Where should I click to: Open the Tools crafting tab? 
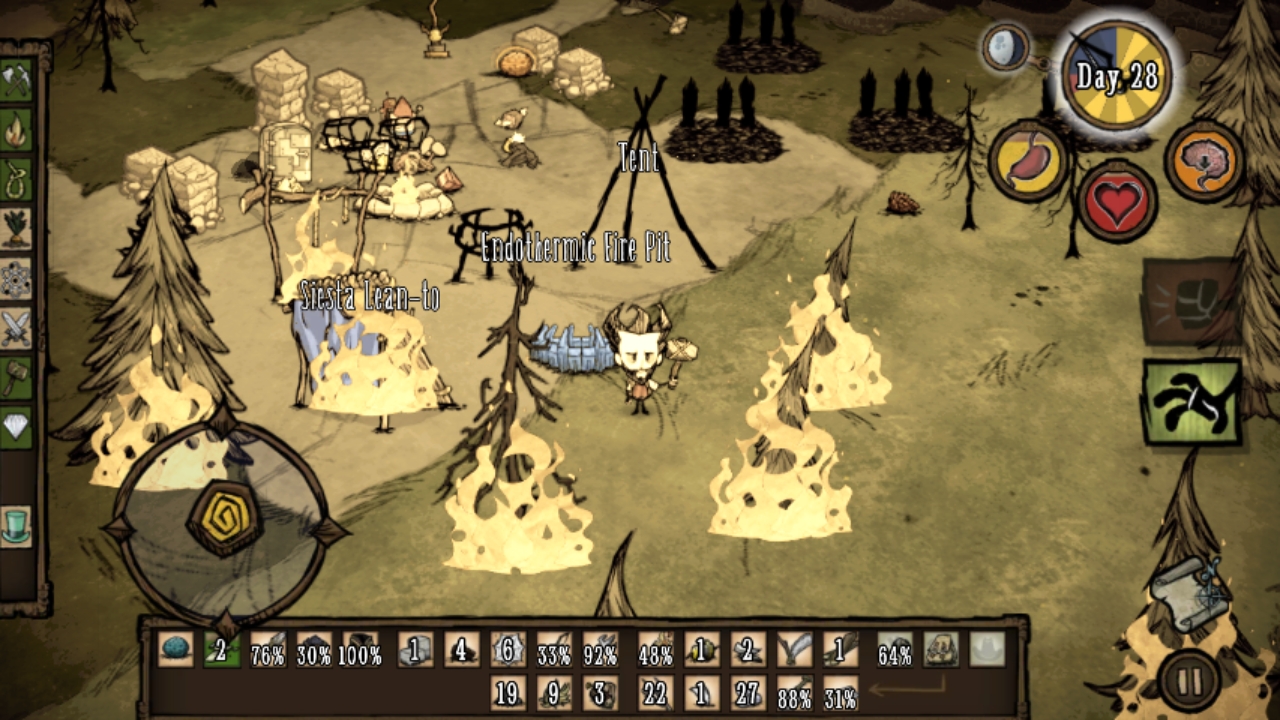click(17, 80)
